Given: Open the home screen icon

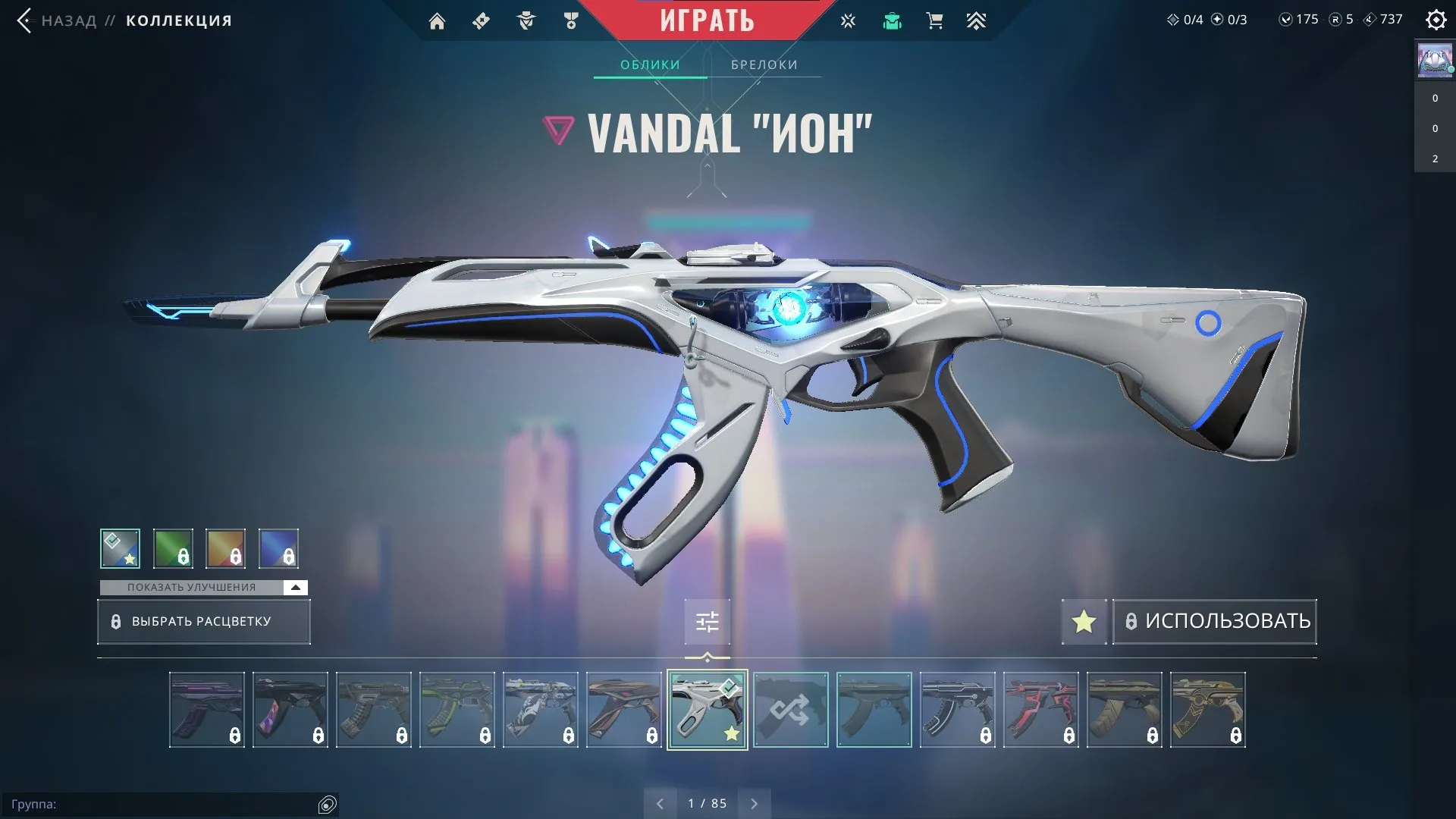Looking at the screenshot, I should [x=438, y=20].
